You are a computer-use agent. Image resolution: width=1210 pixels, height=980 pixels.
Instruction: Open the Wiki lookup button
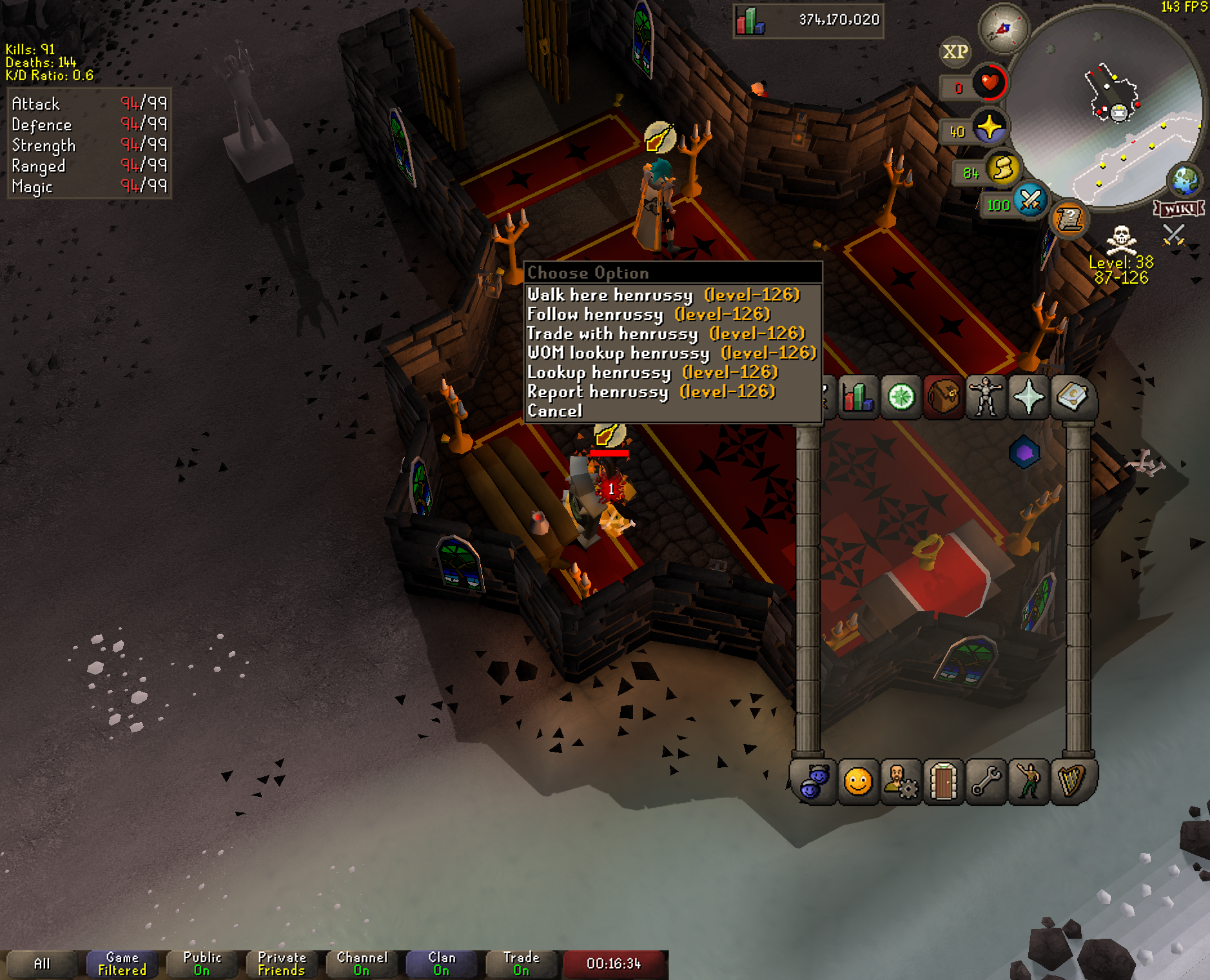coord(1178,208)
